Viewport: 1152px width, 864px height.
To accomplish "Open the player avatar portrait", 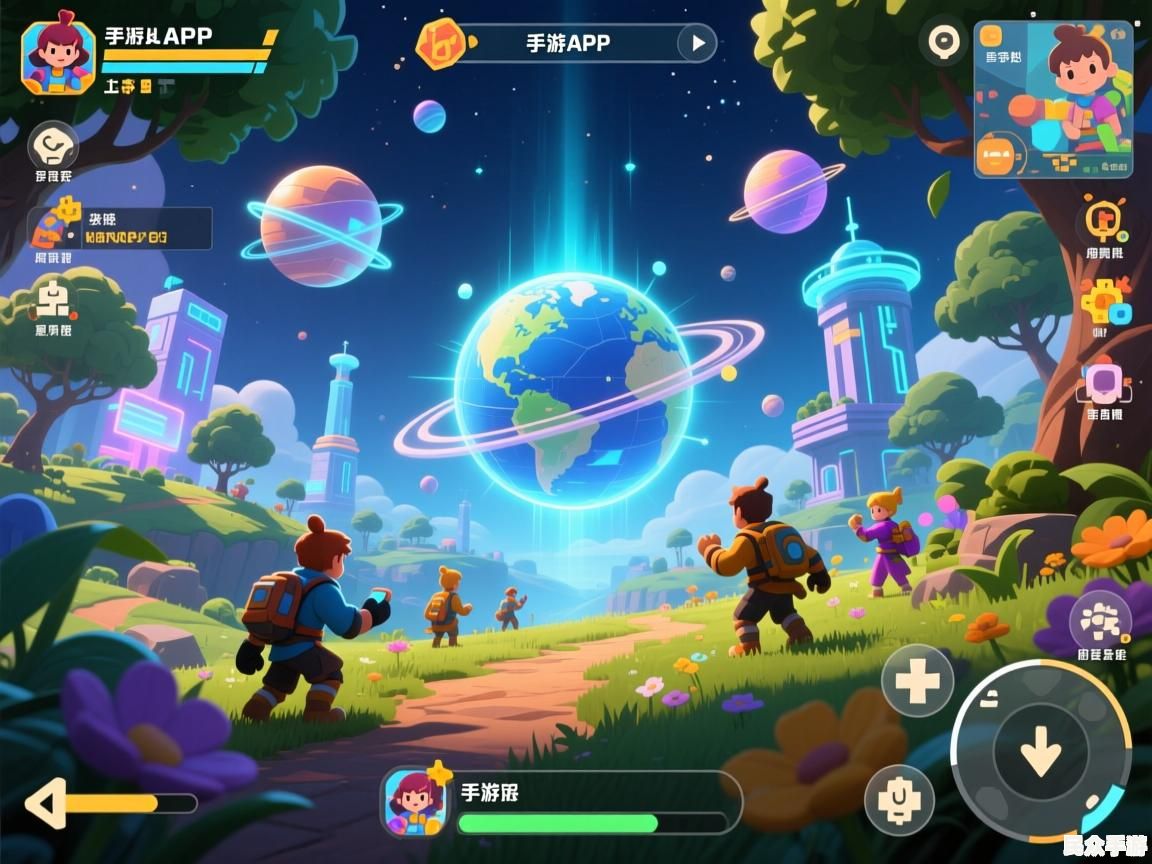I will [59, 57].
